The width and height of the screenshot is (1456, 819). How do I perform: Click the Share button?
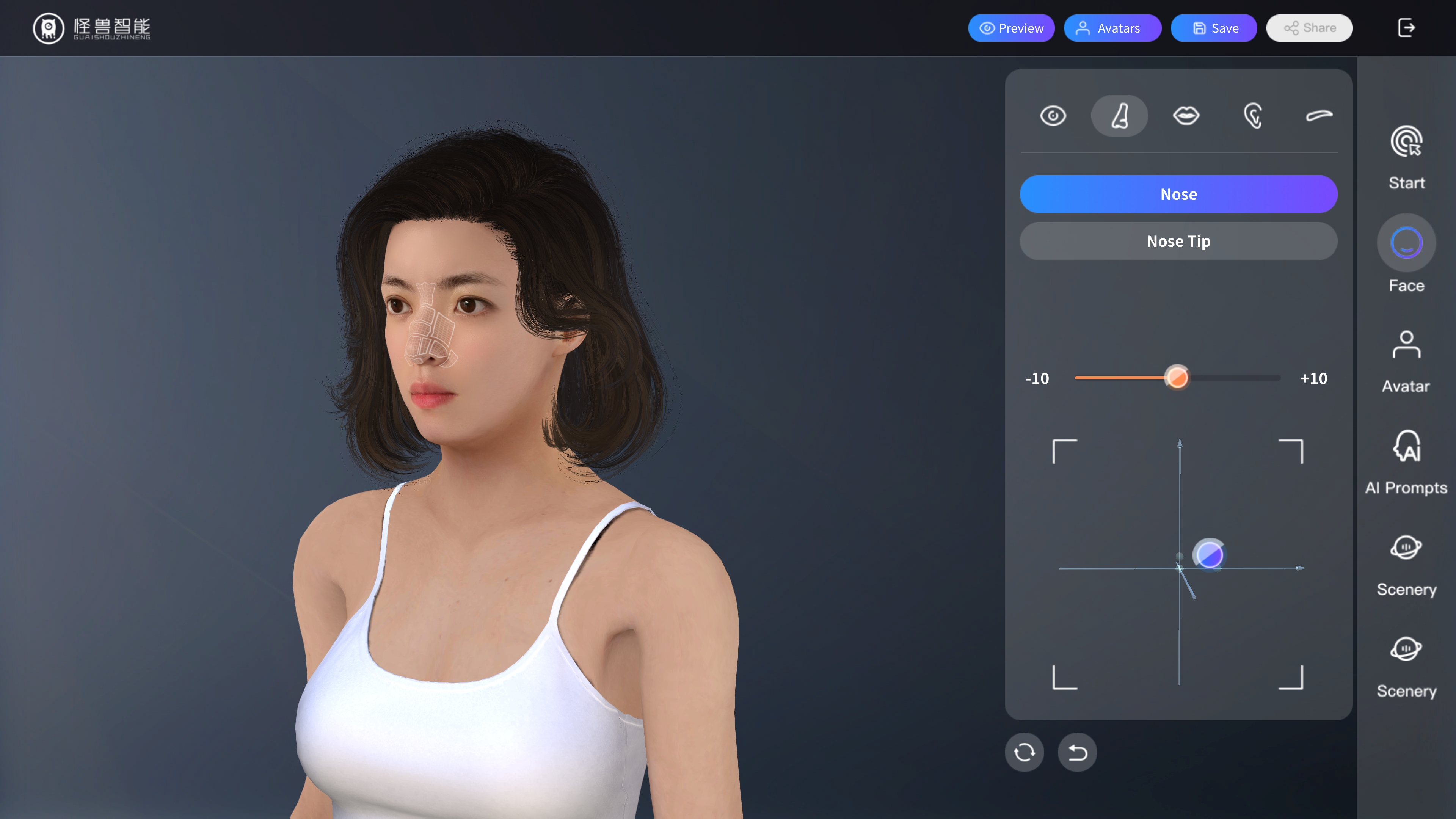[x=1309, y=28]
